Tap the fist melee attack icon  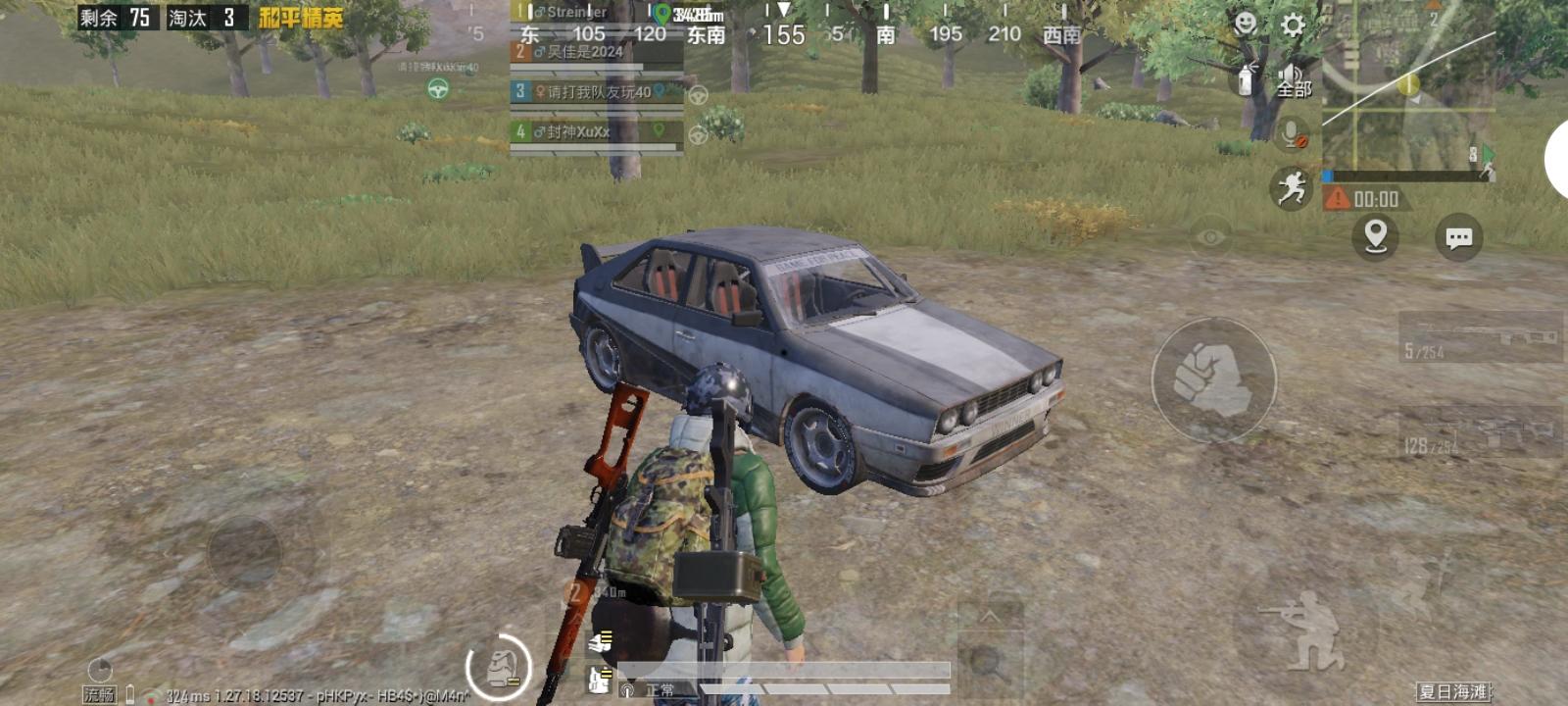click(x=1212, y=378)
